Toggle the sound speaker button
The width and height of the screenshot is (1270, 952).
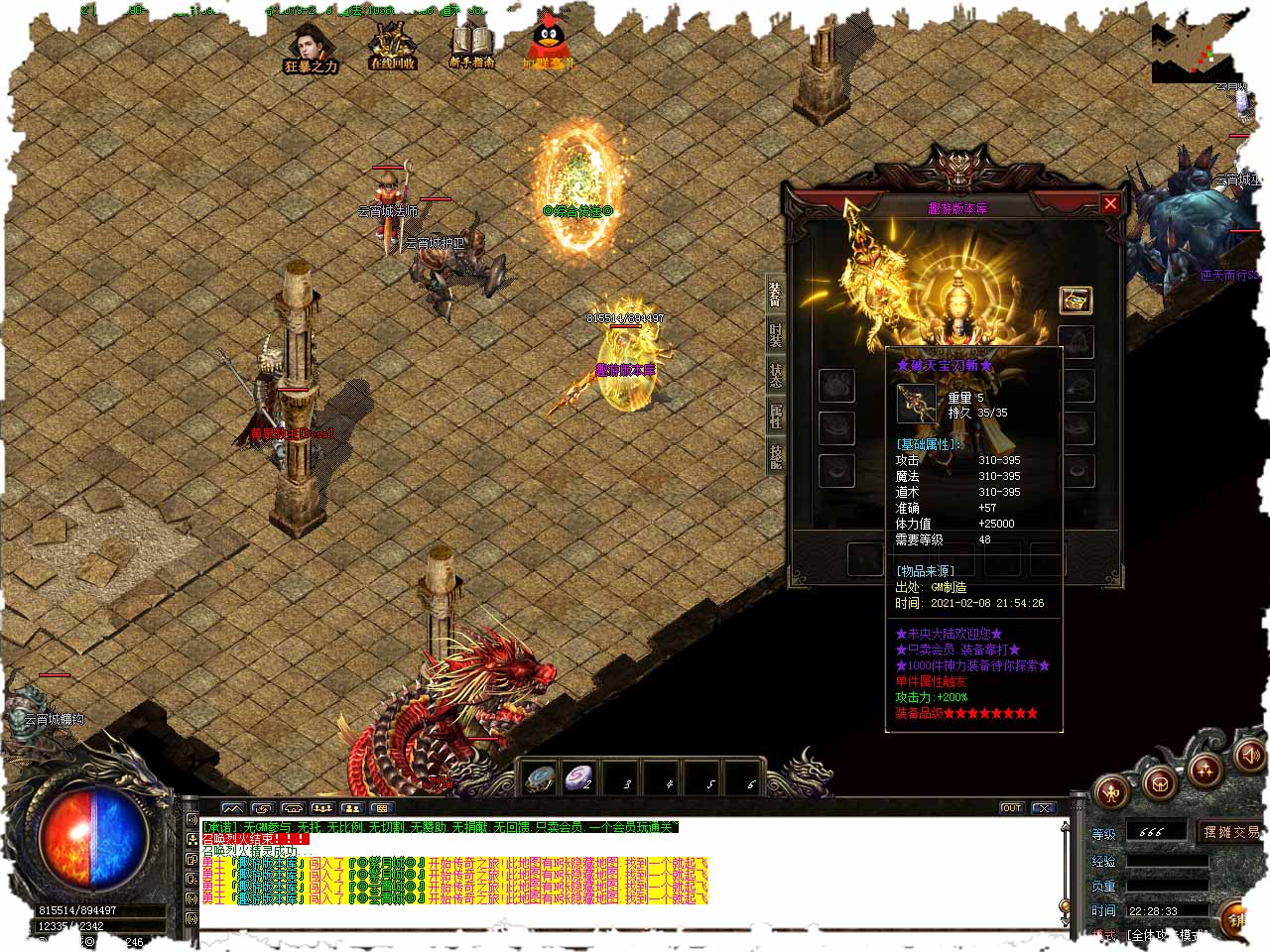click(x=1249, y=757)
